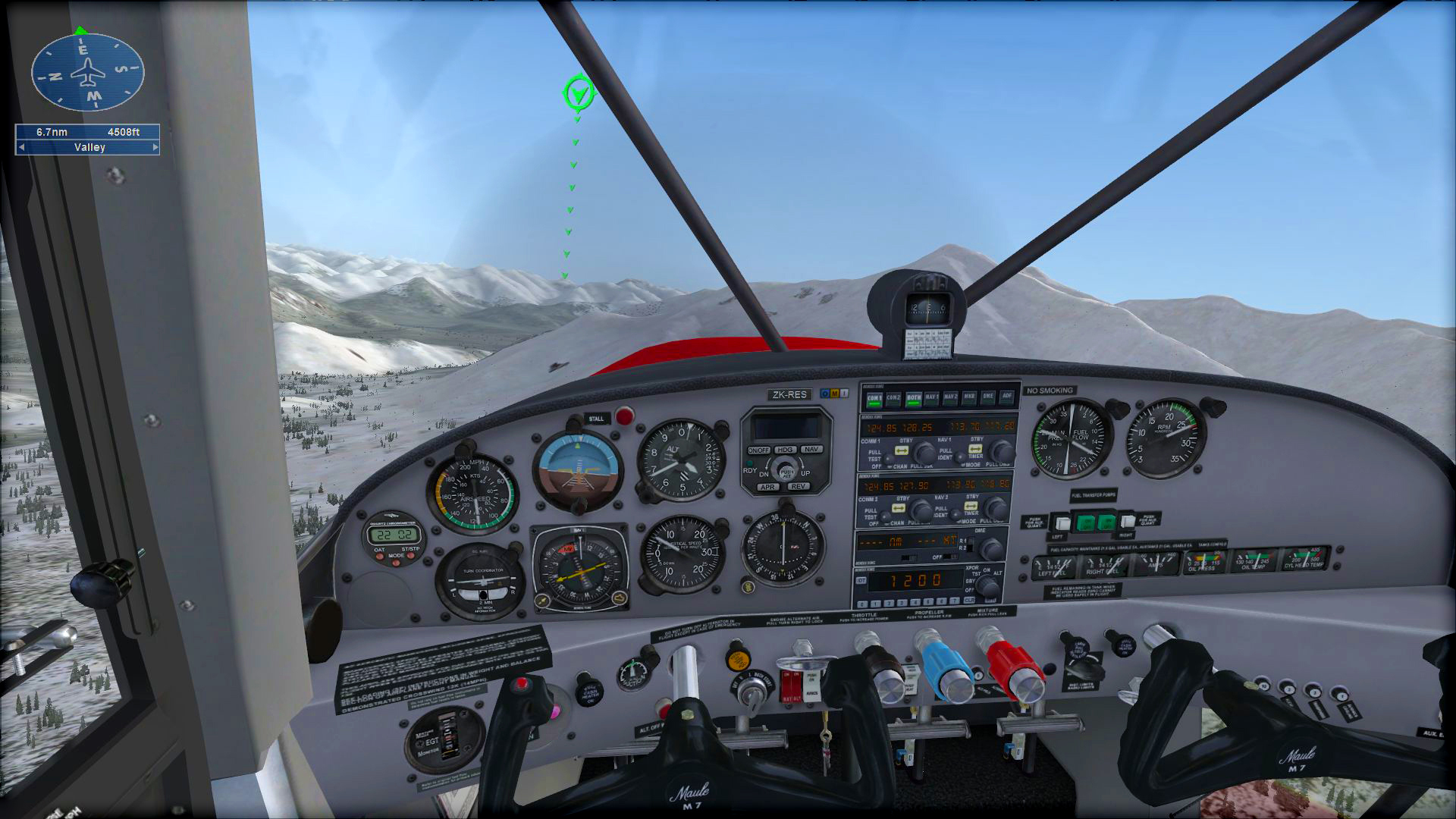The height and width of the screenshot is (819, 1456).
Task: Flip the RIGHT fuel transfer pump switch
Action: click(1128, 521)
